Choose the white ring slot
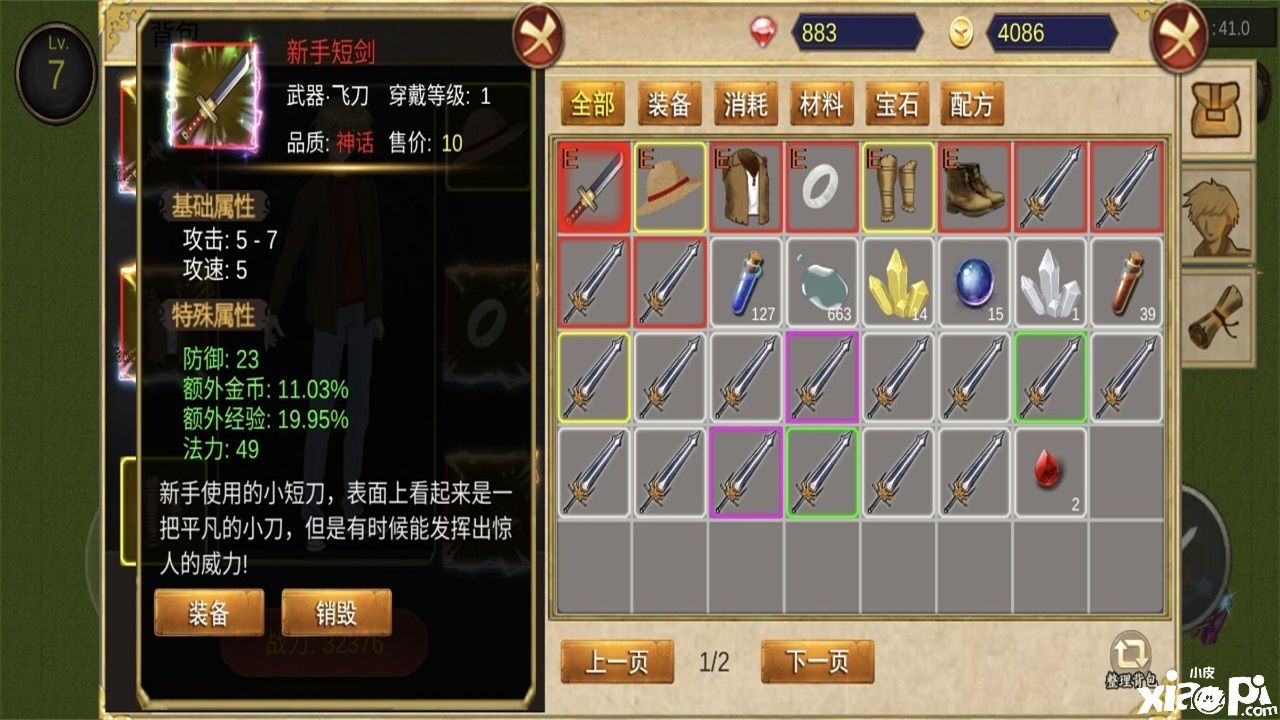The width and height of the screenshot is (1280, 720). 822,187
